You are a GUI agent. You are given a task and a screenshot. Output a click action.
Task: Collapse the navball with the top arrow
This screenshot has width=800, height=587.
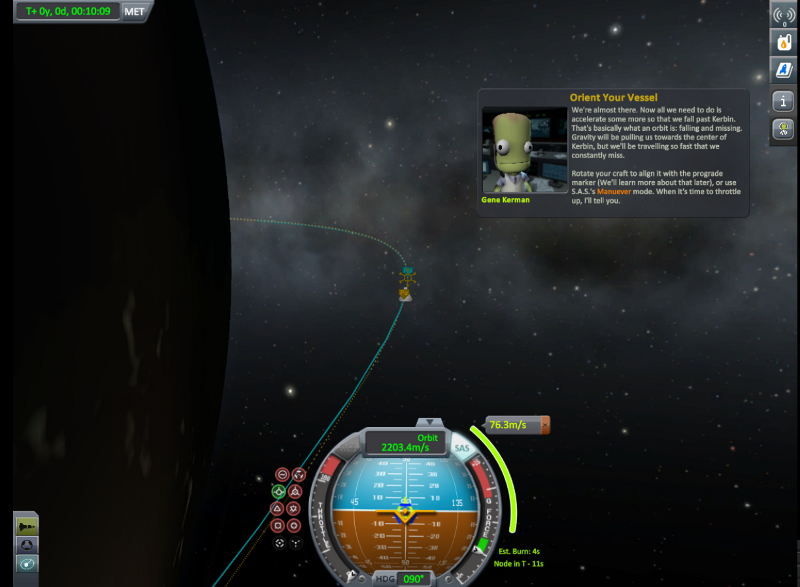click(428, 423)
